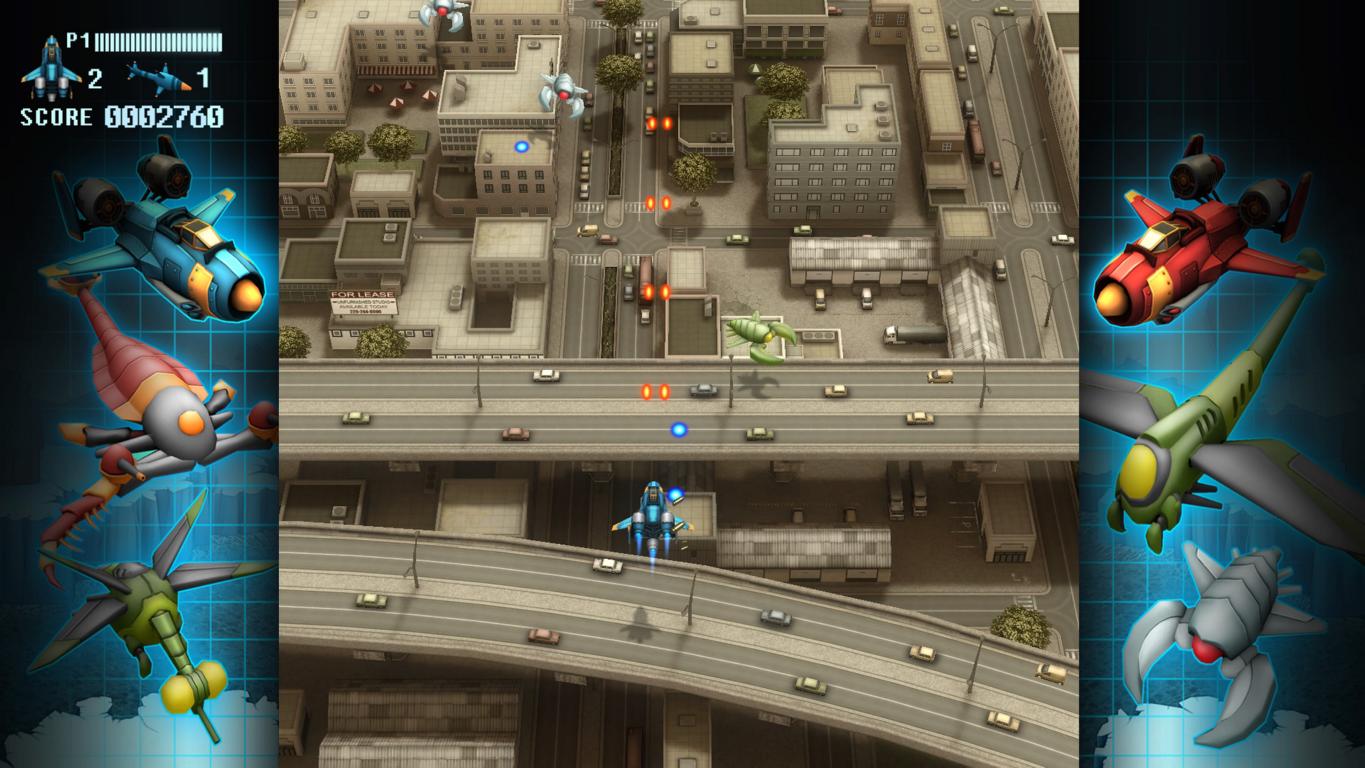This screenshot has width=1365, height=768.
Task: Select the bomb missile icon
Action: (x=158, y=76)
